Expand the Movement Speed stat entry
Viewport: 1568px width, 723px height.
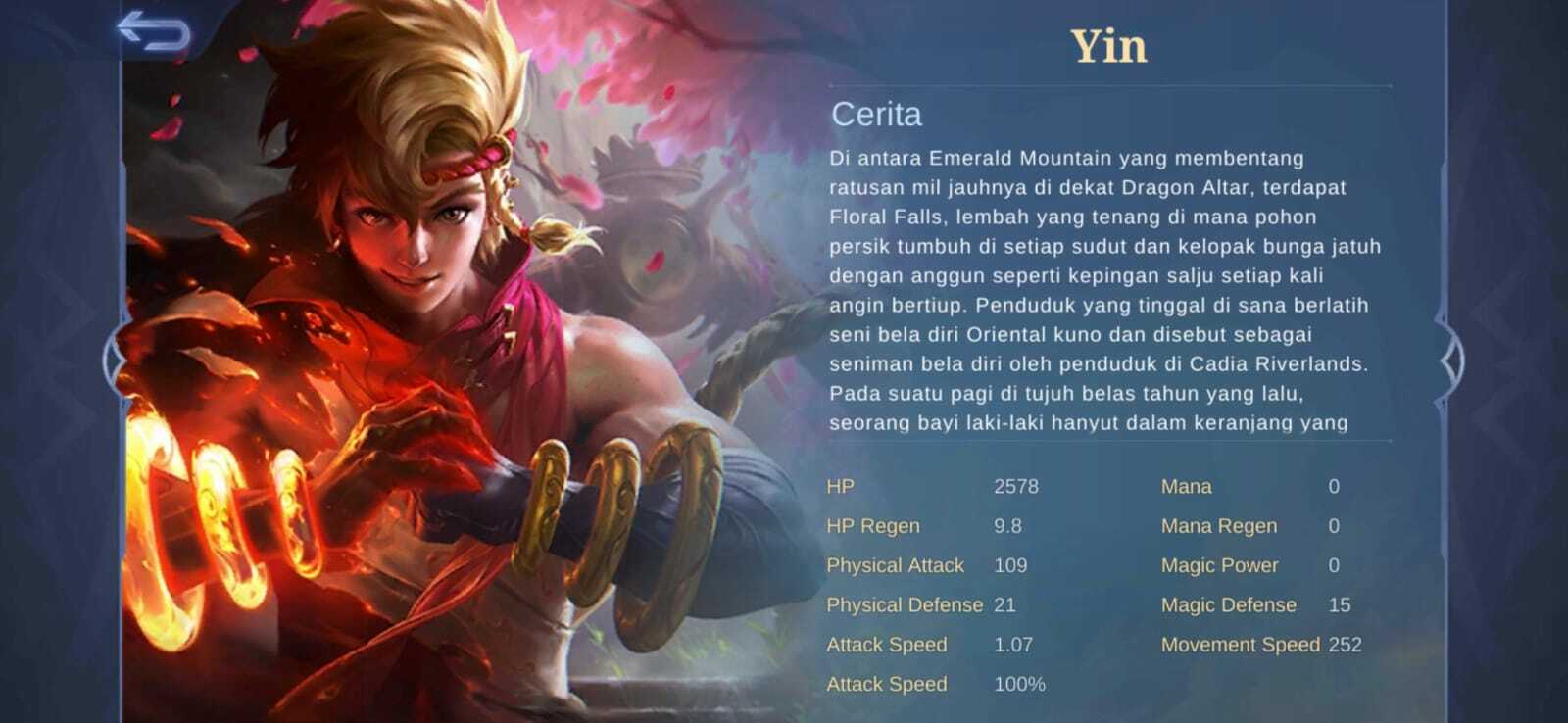pyautogui.click(x=1242, y=645)
